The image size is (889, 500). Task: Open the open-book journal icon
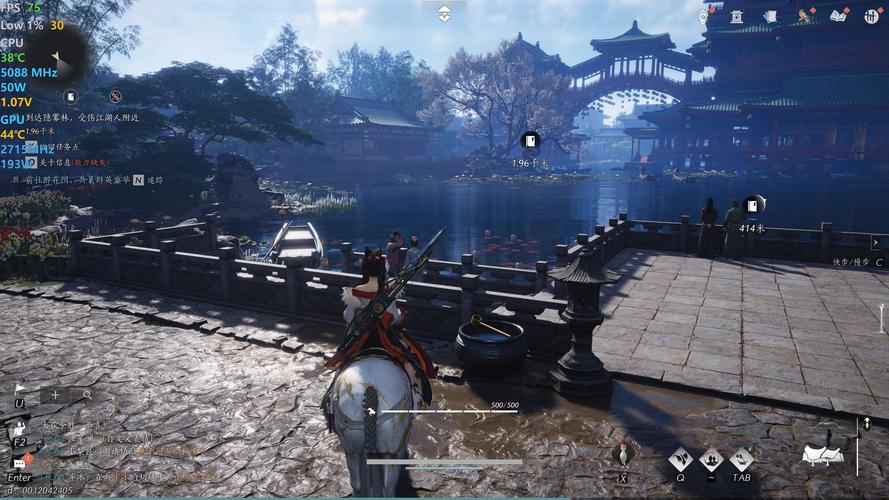pyautogui.click(x=839, y=16)
